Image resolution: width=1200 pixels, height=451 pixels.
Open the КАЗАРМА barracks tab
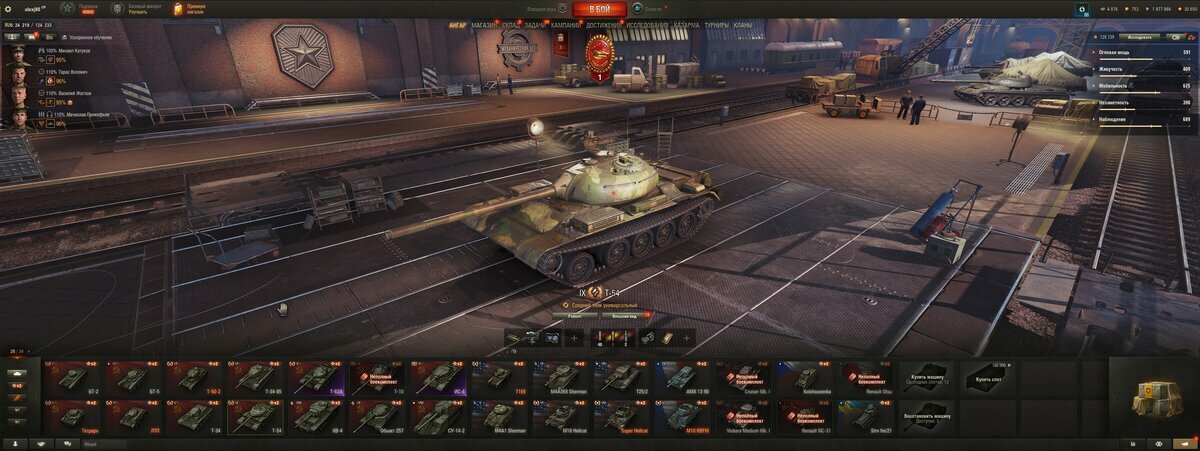point(686,24)
